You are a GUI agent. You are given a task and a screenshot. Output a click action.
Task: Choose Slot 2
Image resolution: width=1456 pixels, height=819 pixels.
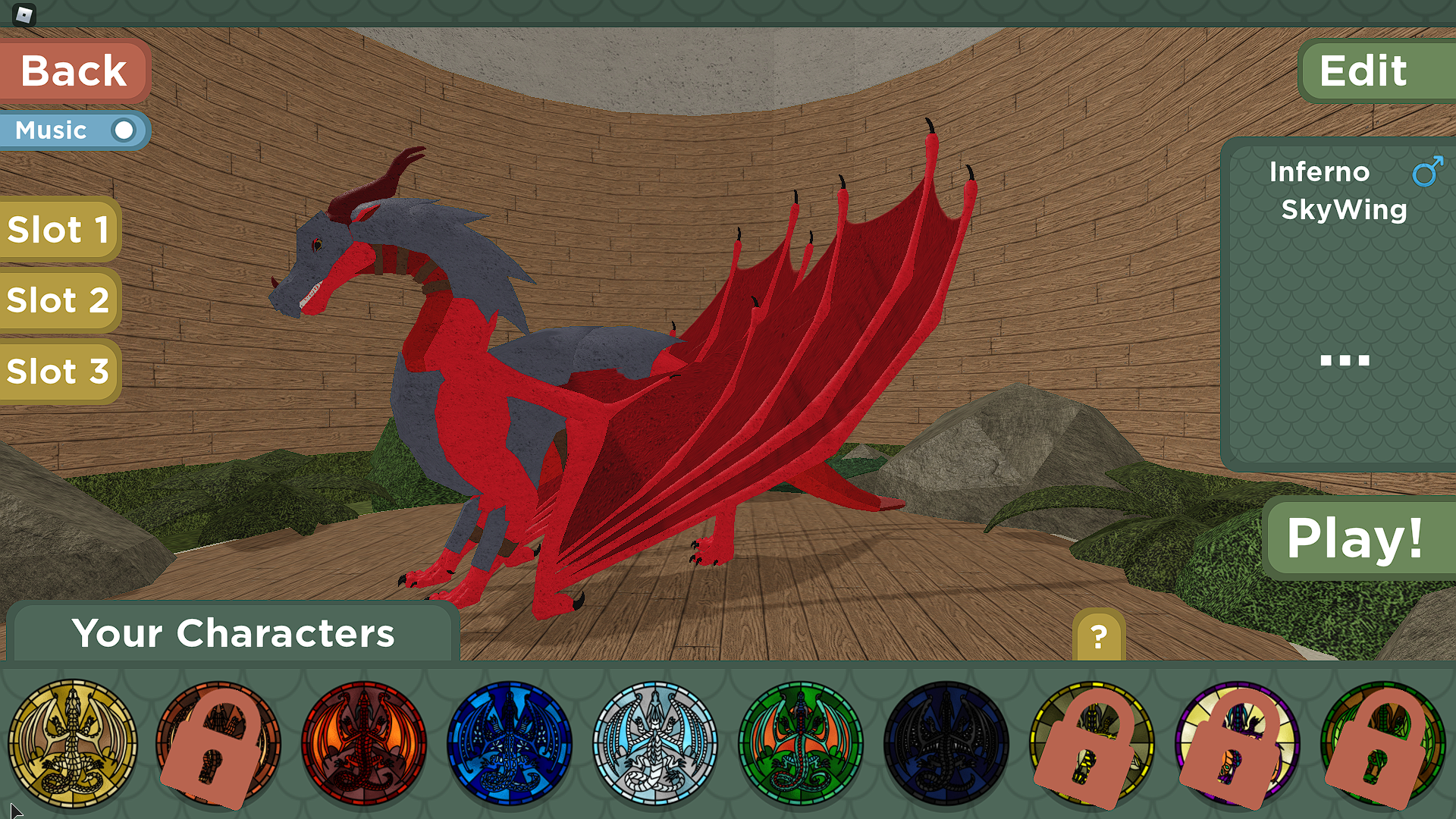point(59,300)
